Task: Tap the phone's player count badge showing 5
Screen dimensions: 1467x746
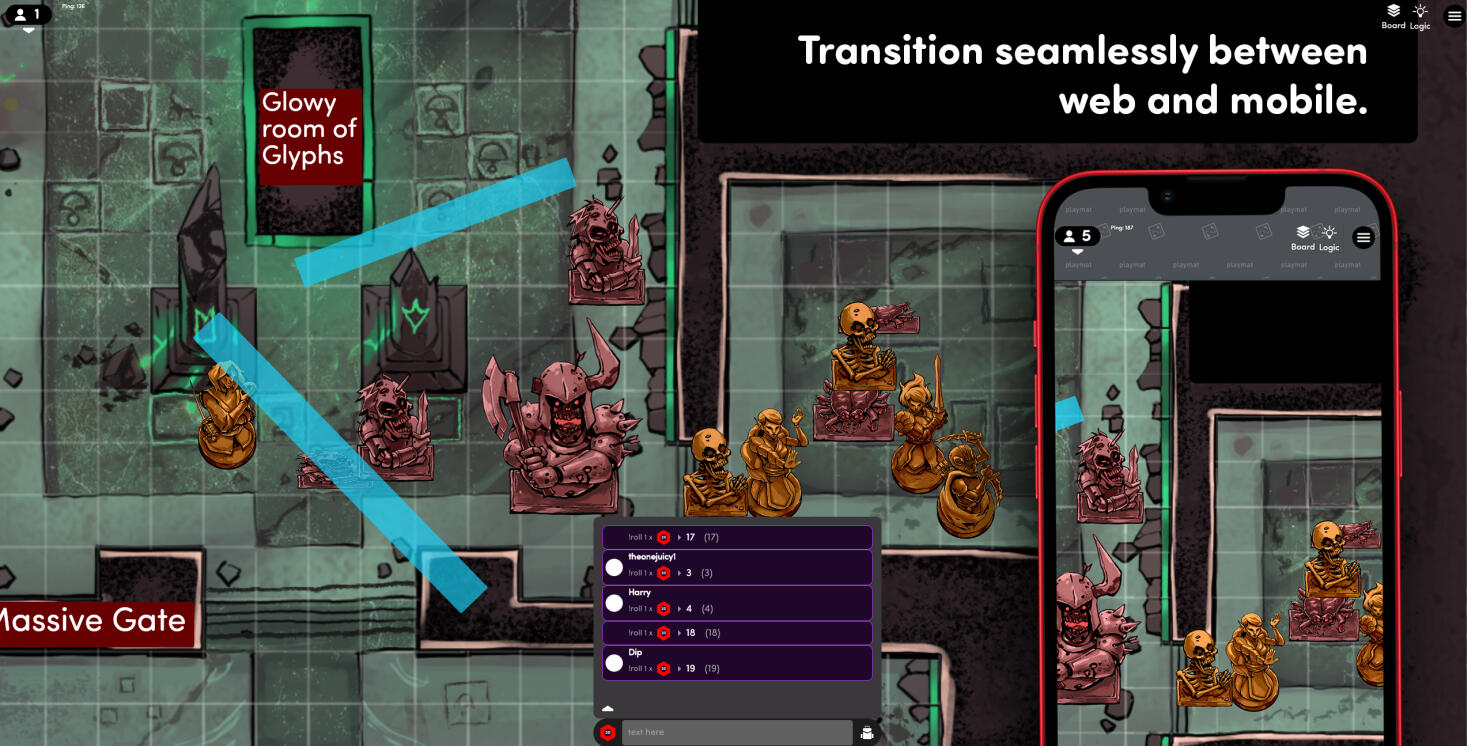Action: (1077, 236)
